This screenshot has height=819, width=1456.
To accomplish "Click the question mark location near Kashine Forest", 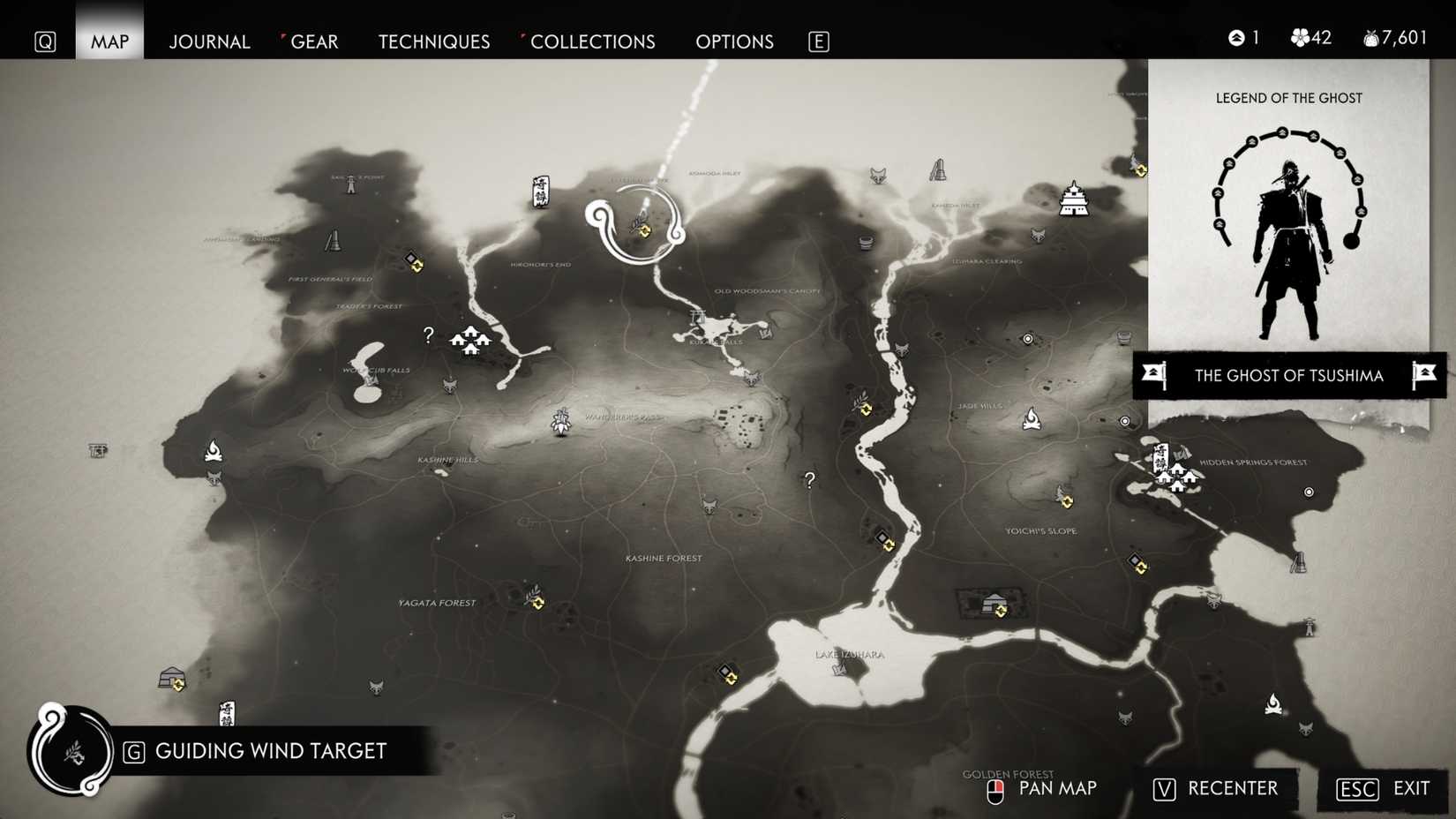I will (x=809, y=479).
